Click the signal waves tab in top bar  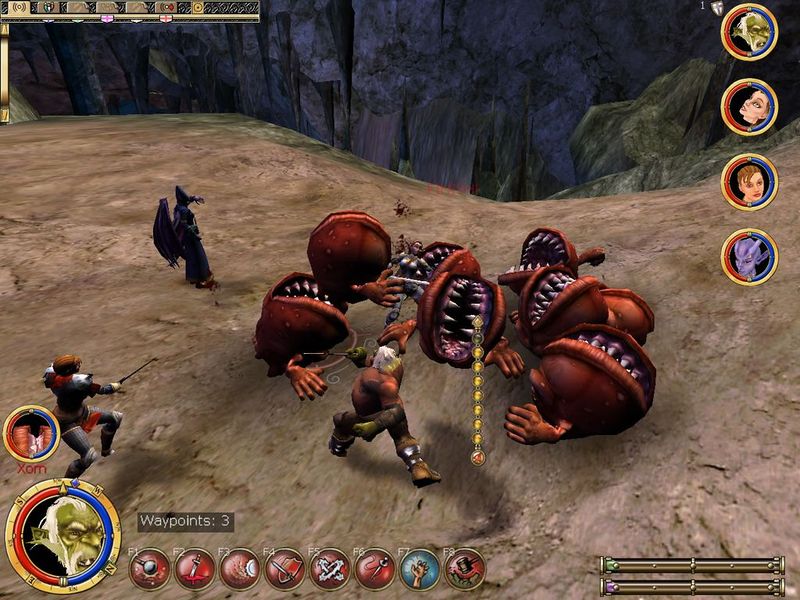tap(18, 6)
